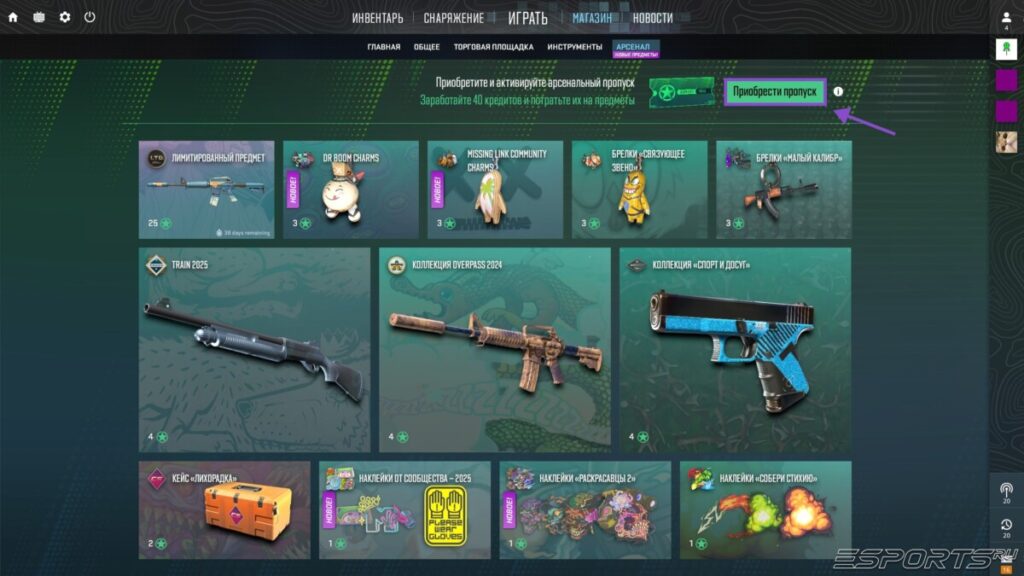Show info icon beside the pass button

point(838,92)
